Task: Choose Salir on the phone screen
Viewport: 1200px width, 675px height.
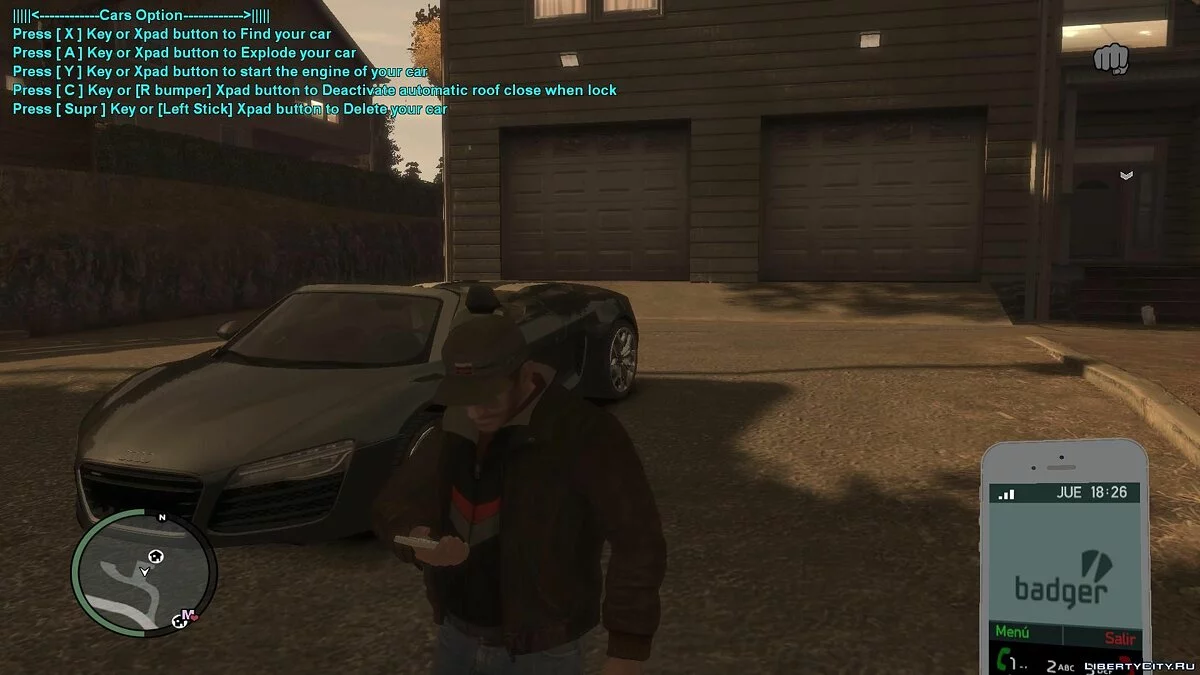Action: coord(1120,637)
